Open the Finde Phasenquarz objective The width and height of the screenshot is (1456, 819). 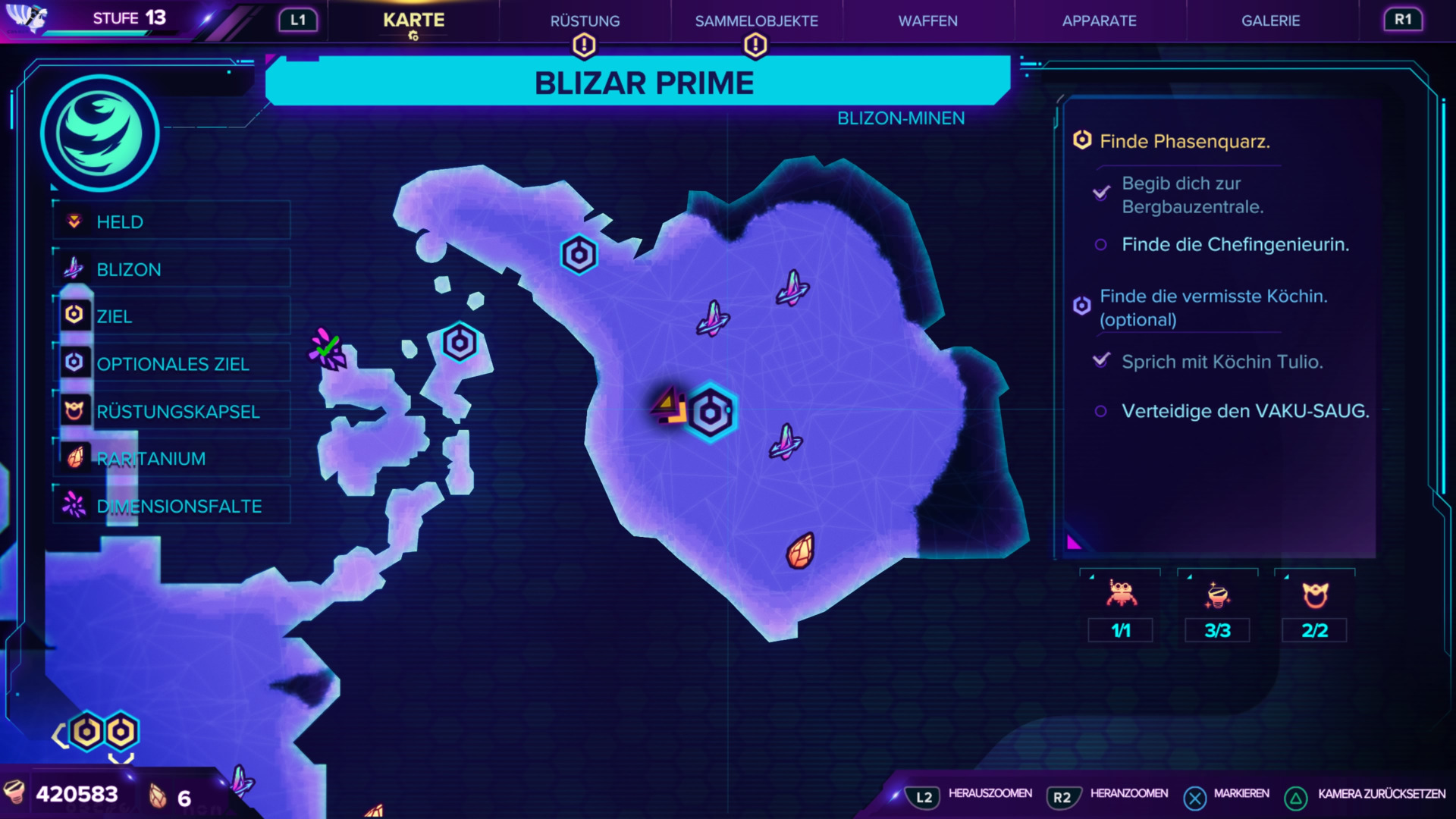point(1184,142)
